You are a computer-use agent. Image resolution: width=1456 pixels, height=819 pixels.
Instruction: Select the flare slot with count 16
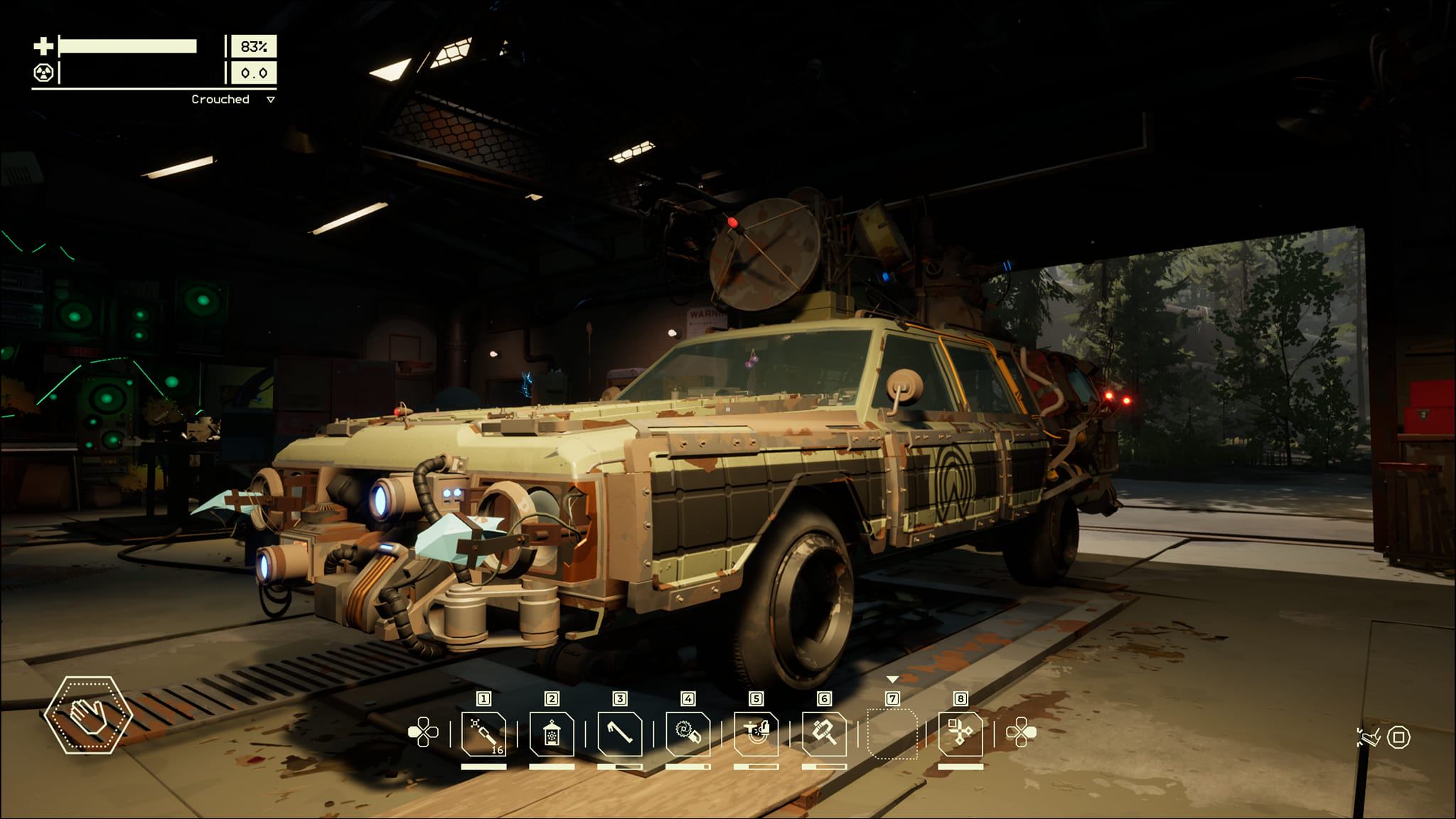[483, 734]
